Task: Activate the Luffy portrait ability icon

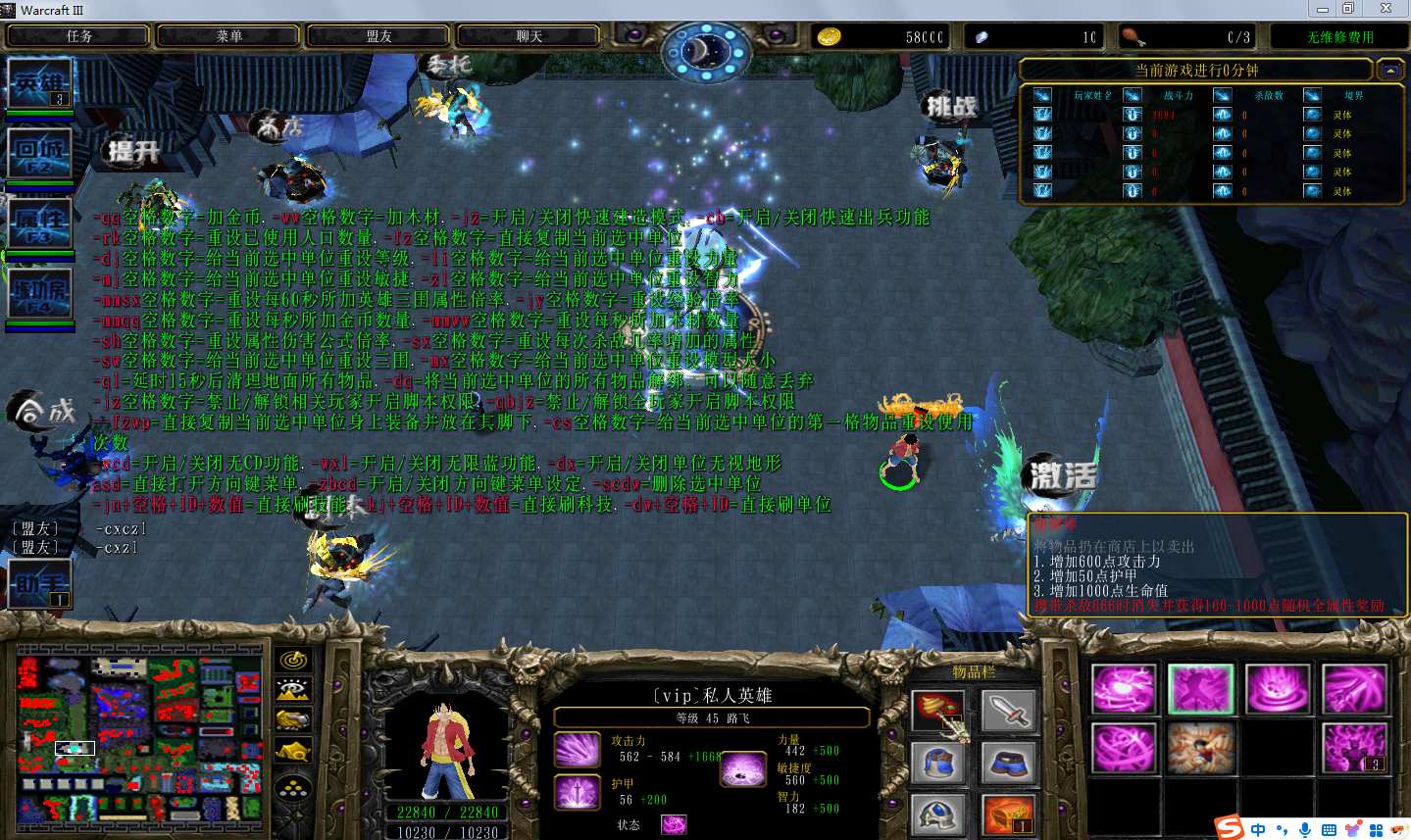Action: point(1200,748)
